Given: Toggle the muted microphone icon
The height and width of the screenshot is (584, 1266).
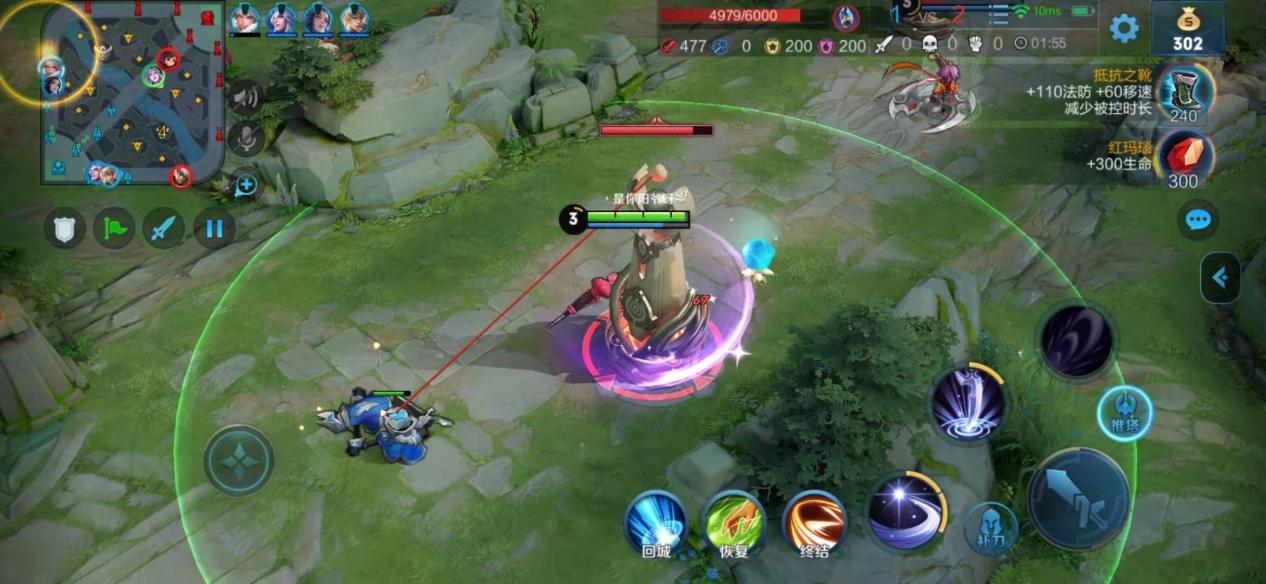Looking at the screenshot, I should tap(246, 139).
